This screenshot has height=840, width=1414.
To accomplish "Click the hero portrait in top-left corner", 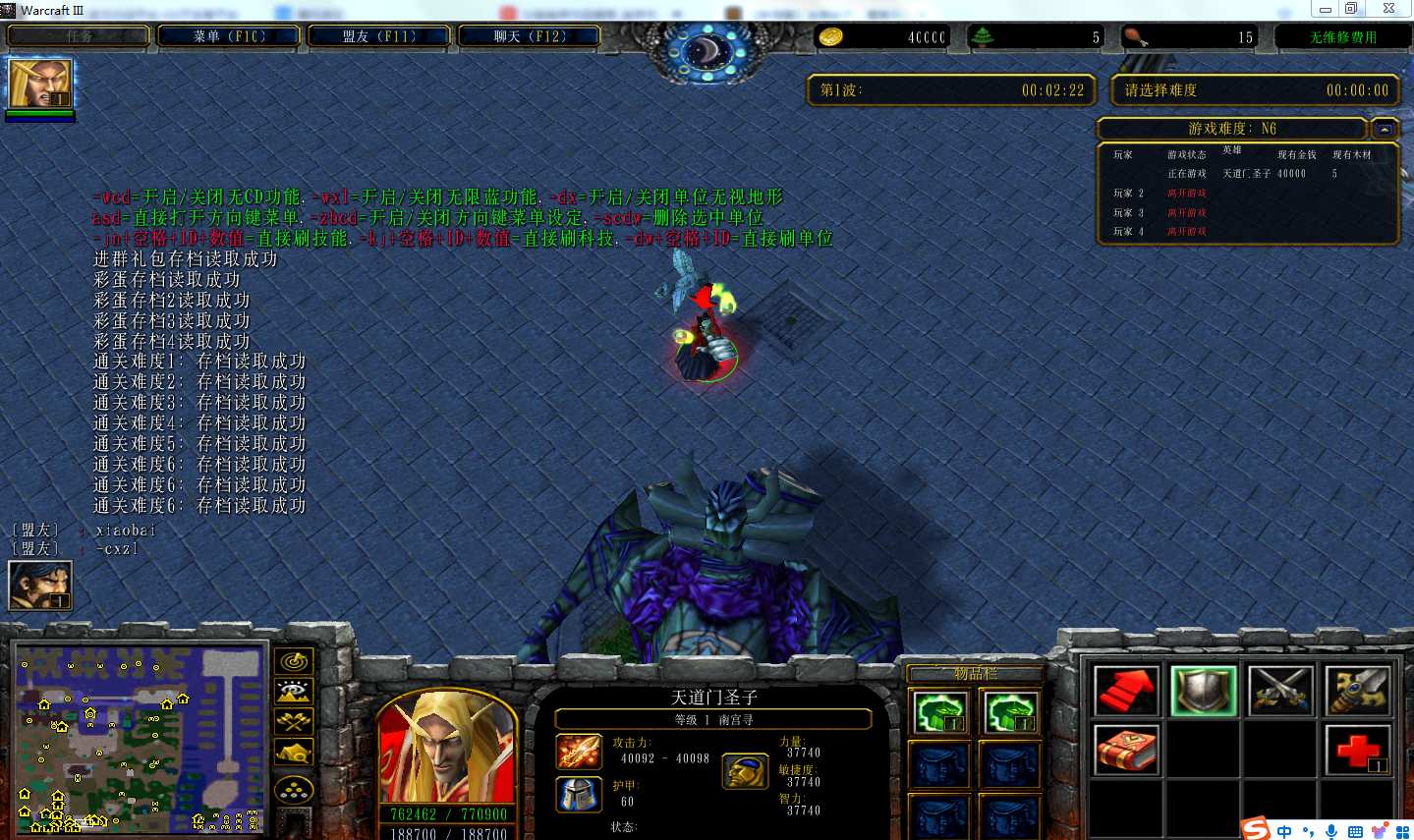I will (x=39, y=81).
